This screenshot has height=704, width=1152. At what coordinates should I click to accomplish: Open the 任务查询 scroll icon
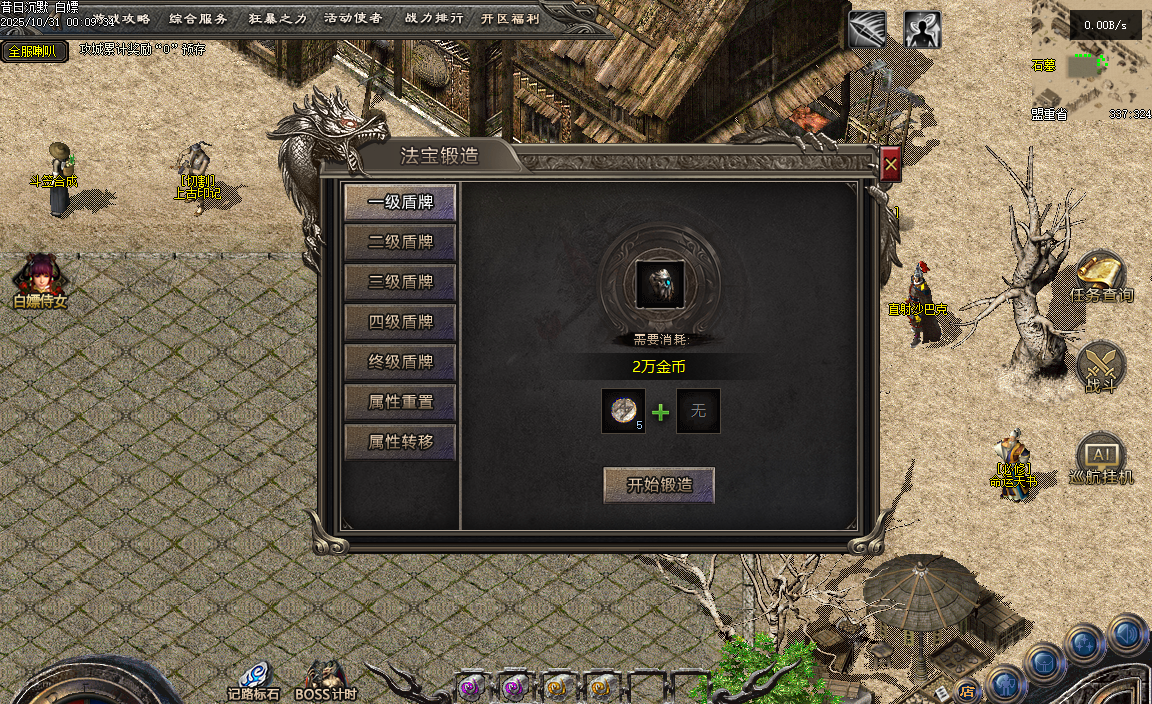(1100, 273)
